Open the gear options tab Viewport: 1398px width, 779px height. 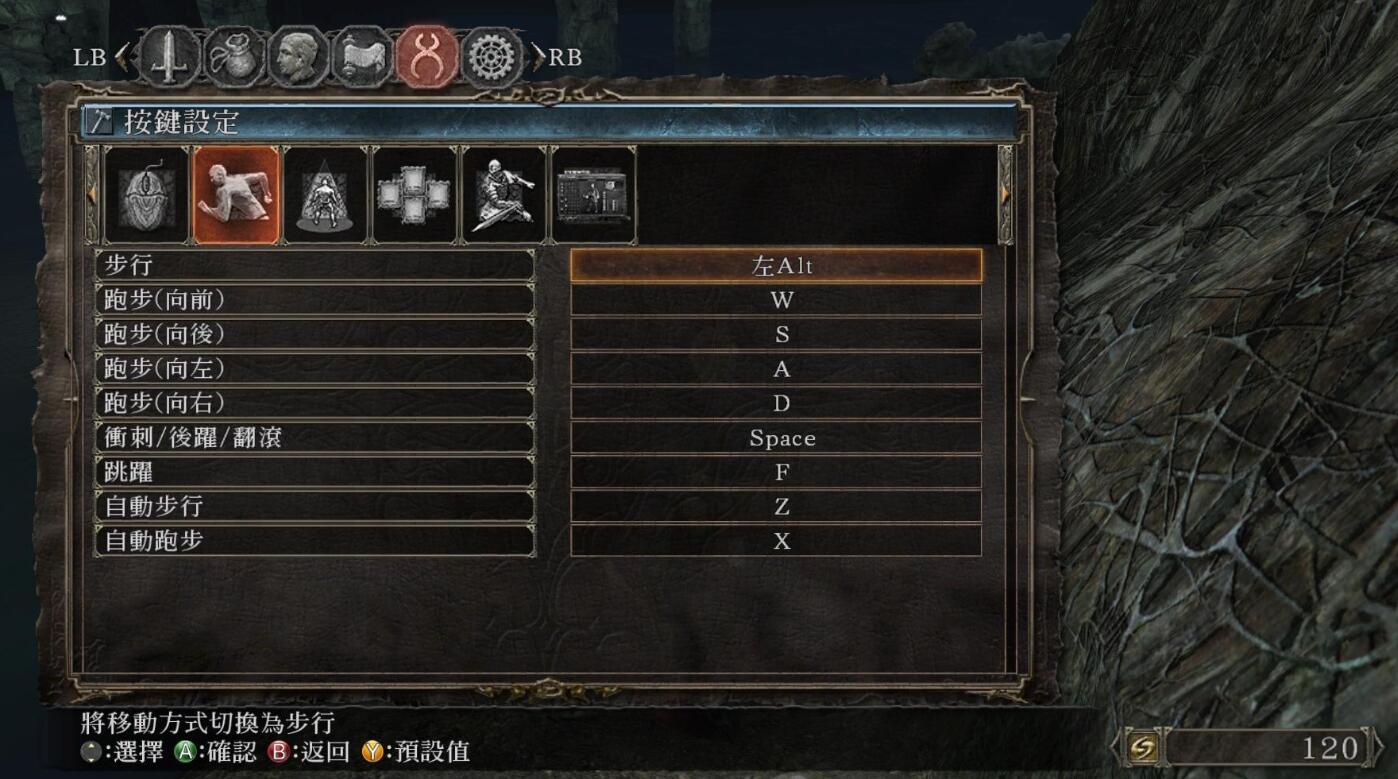pos(492,57)
